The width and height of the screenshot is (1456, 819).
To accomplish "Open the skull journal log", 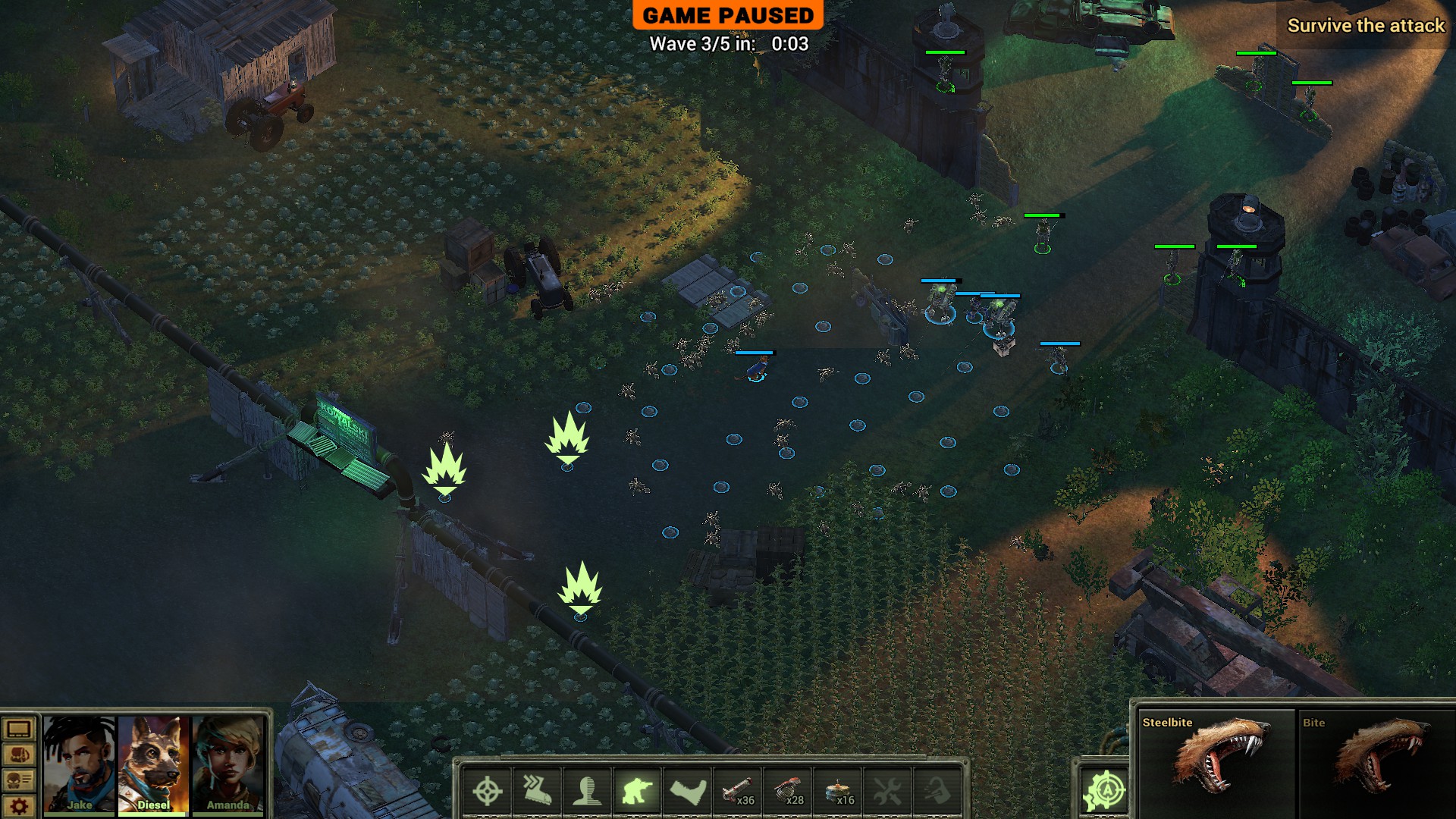I will coord(19,780).
